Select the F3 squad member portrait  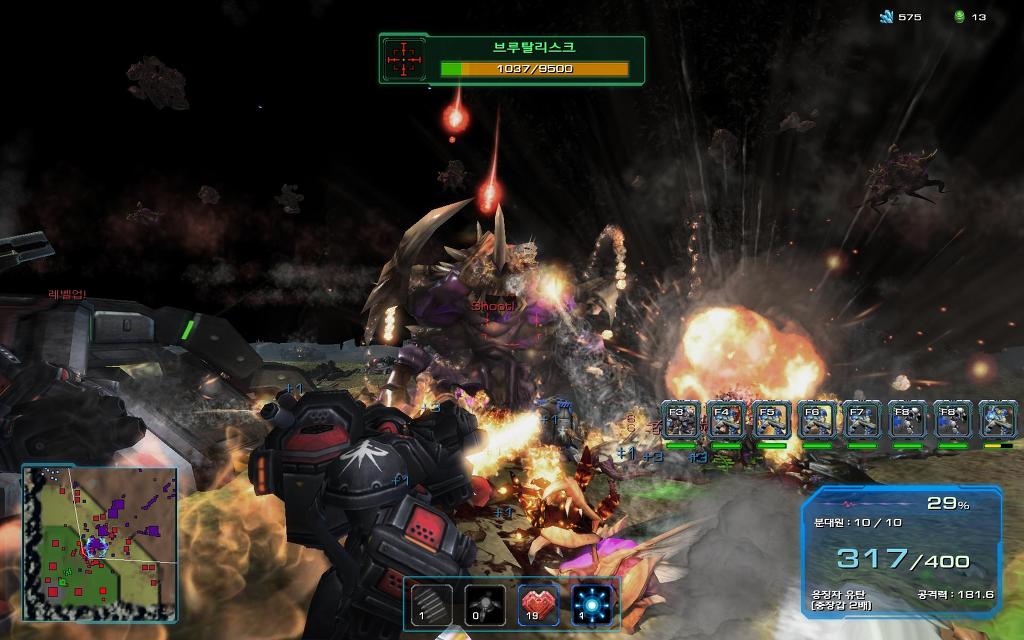[x=681, y=420]
